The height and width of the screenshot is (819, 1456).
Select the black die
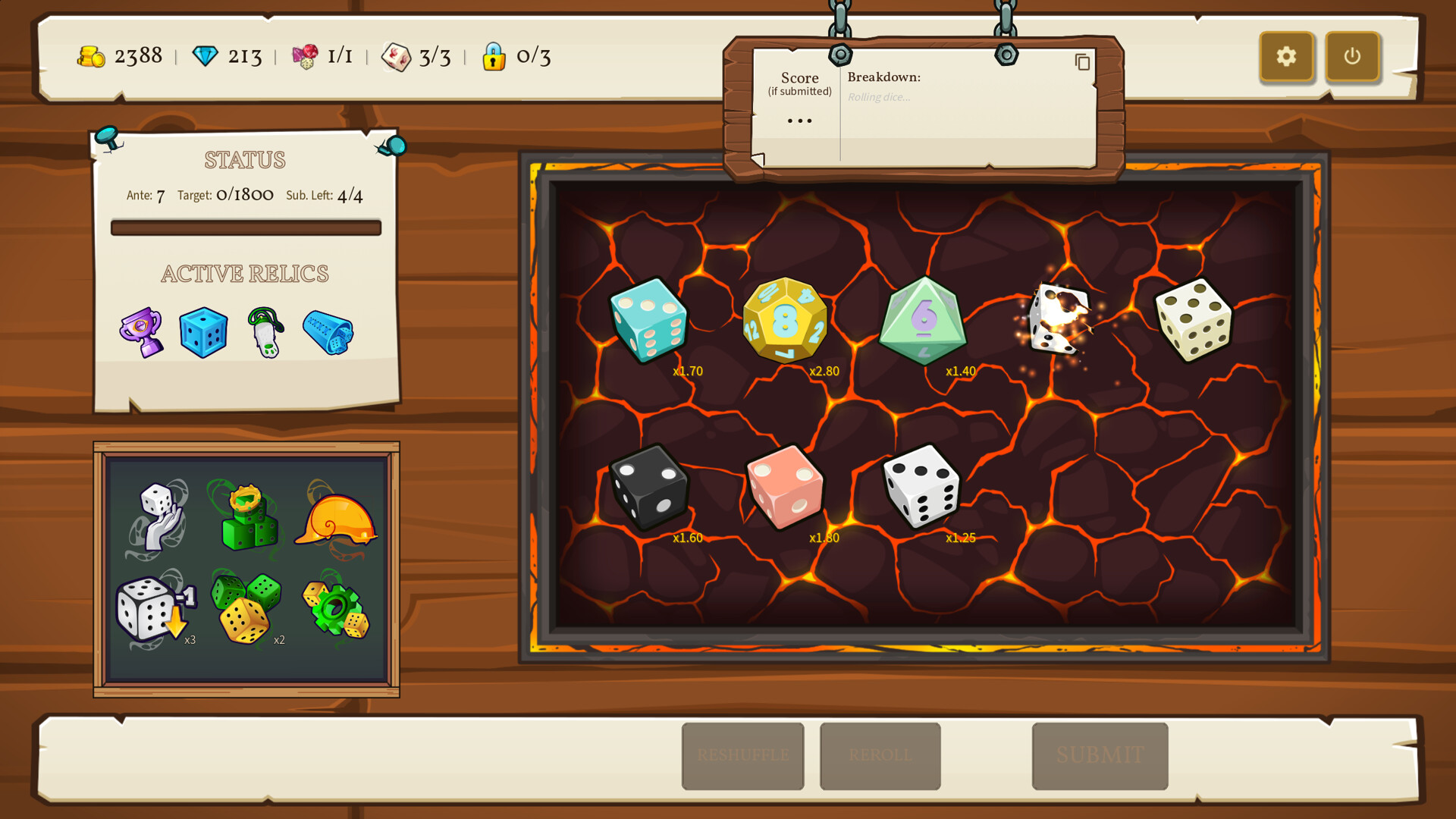(x=649, y=486)
